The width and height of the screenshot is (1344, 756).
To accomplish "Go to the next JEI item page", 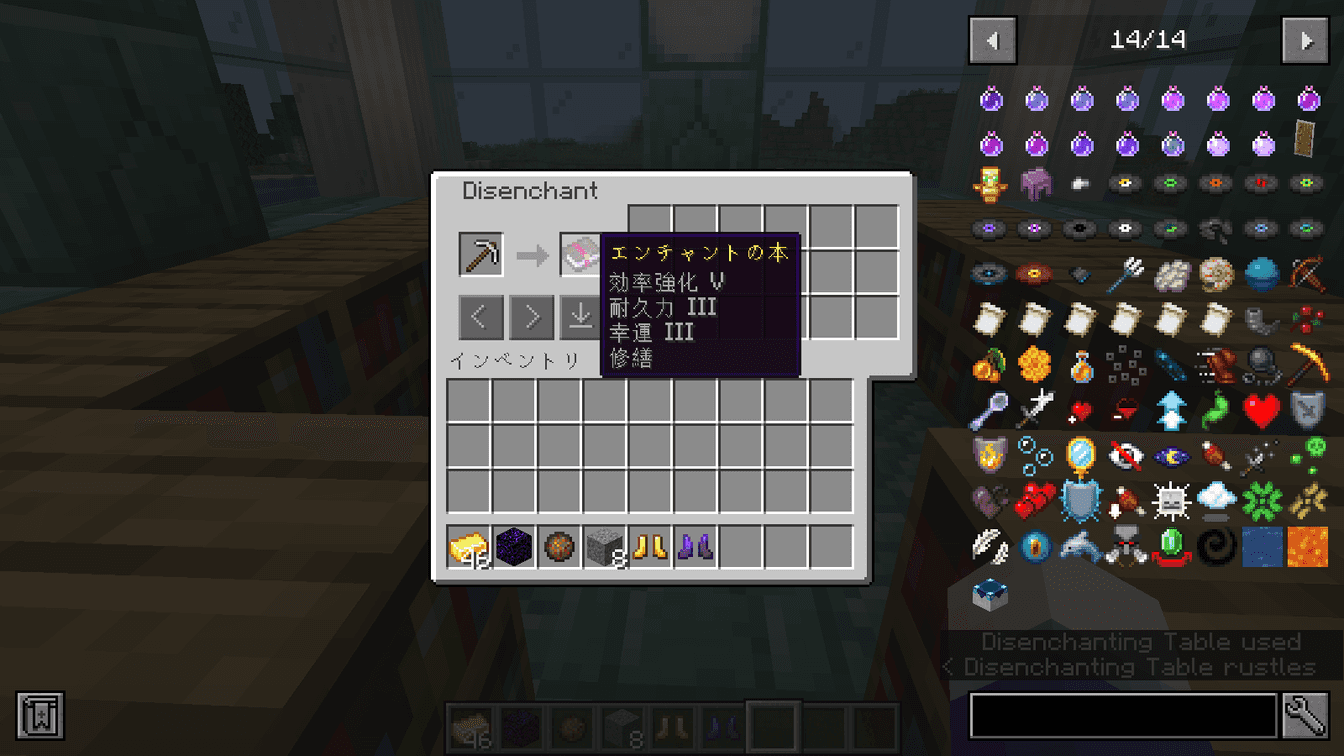I will point(1306,41).
